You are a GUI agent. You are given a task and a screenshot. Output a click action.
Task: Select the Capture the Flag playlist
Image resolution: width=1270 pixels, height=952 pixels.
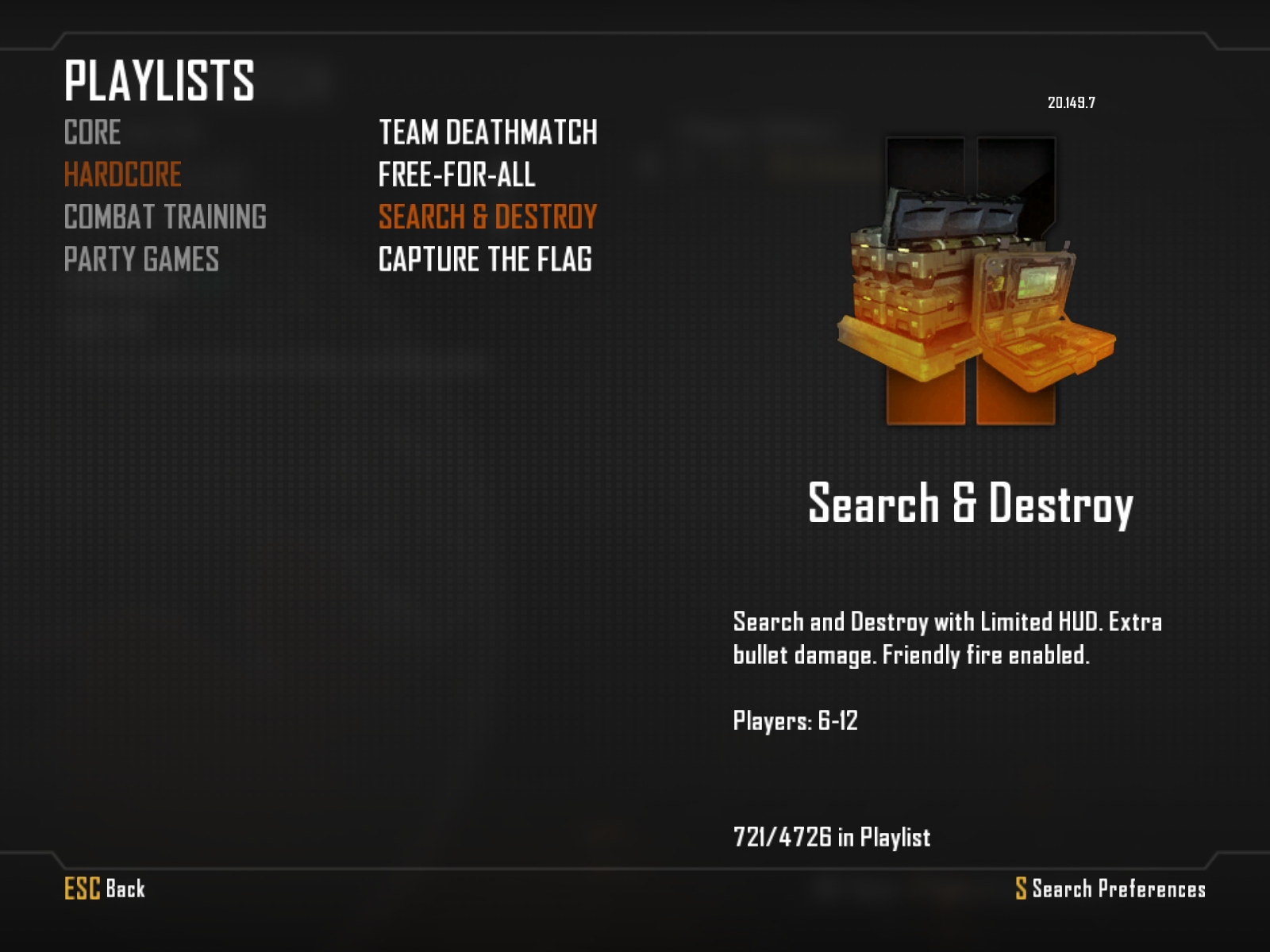[485, 259]
